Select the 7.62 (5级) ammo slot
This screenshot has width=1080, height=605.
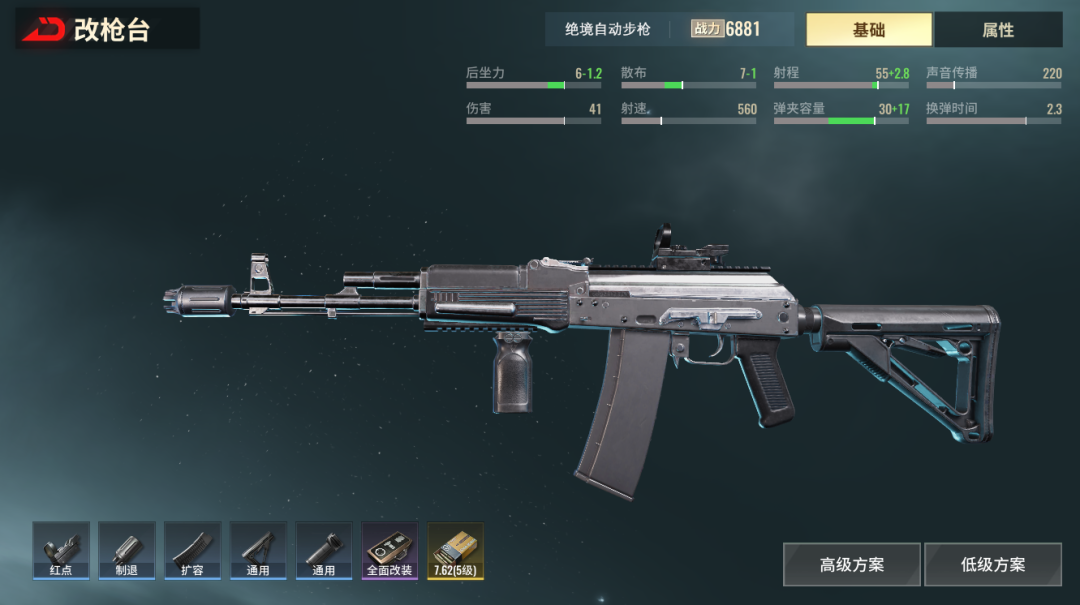point(455,550)
